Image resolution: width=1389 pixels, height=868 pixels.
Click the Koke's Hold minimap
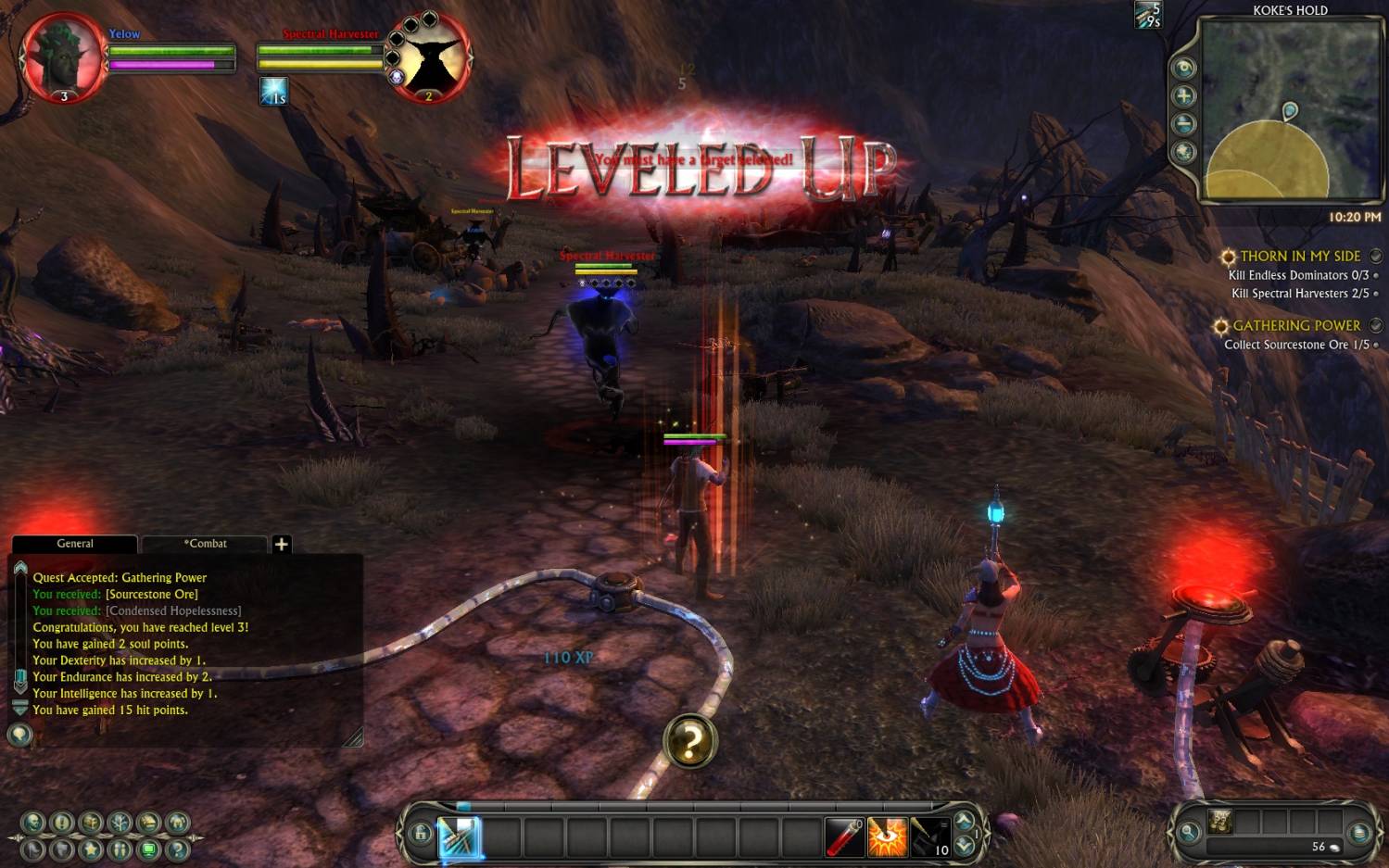[x=1290, y=111]
